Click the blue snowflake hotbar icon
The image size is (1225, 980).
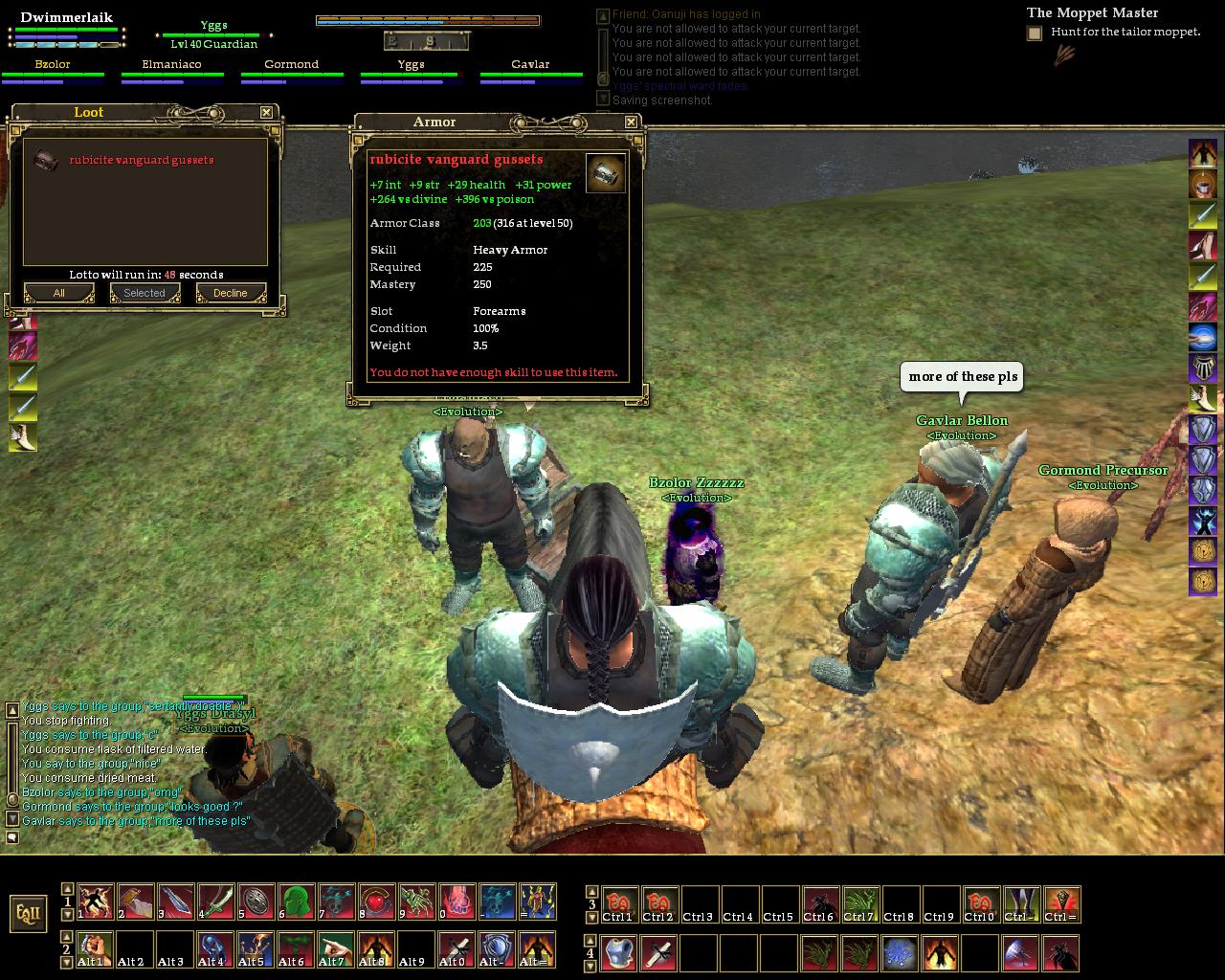point(900,953)
